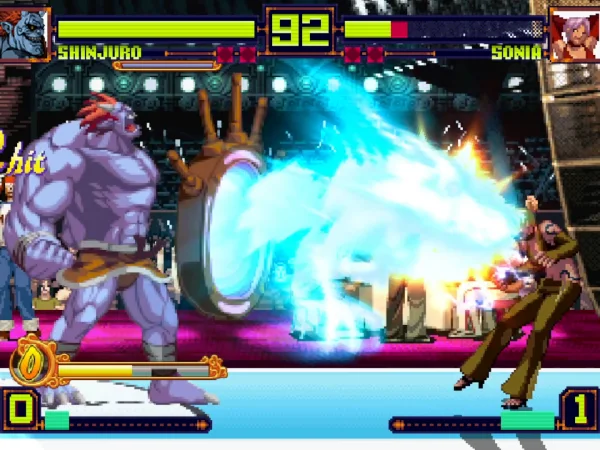Select Sonia's character portrait
The height and width of the screenshot is (450, 600).
tap(573, 32)
